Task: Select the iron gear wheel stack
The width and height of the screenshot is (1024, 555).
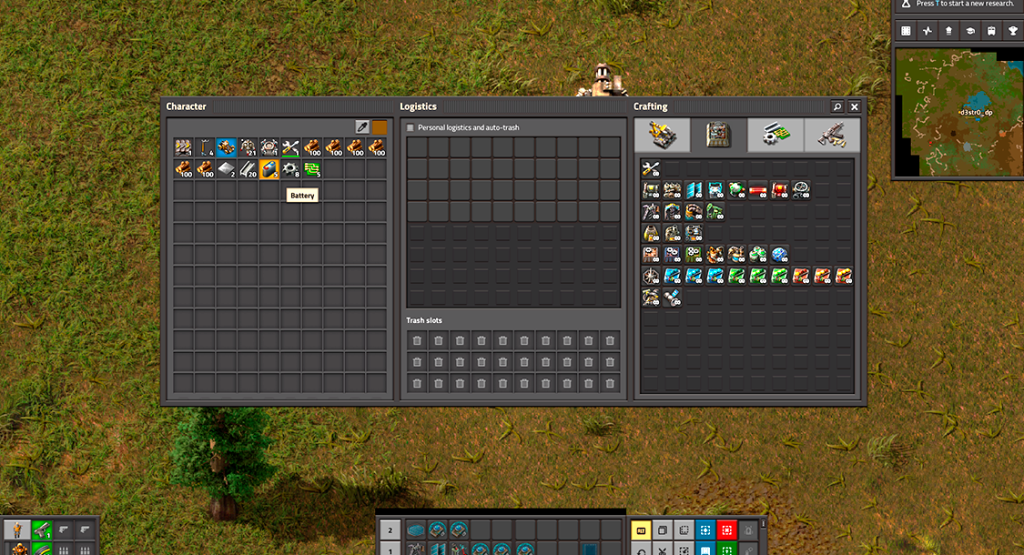Action: click(x=290, y=170)
